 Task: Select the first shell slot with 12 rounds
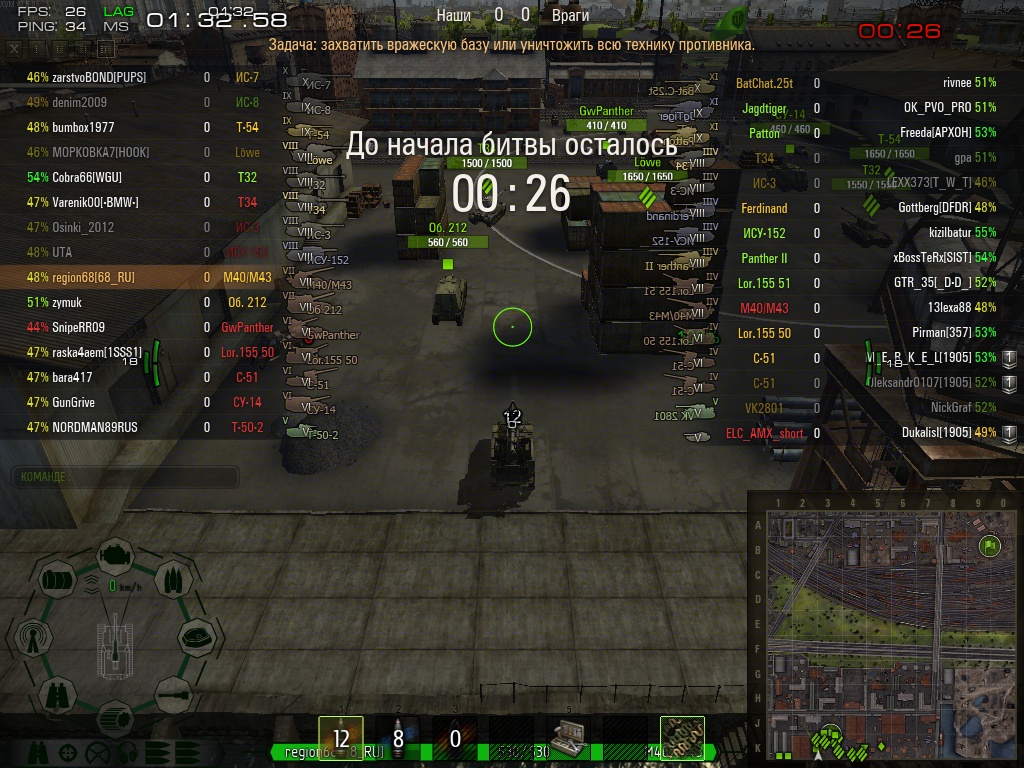[341, 738]
